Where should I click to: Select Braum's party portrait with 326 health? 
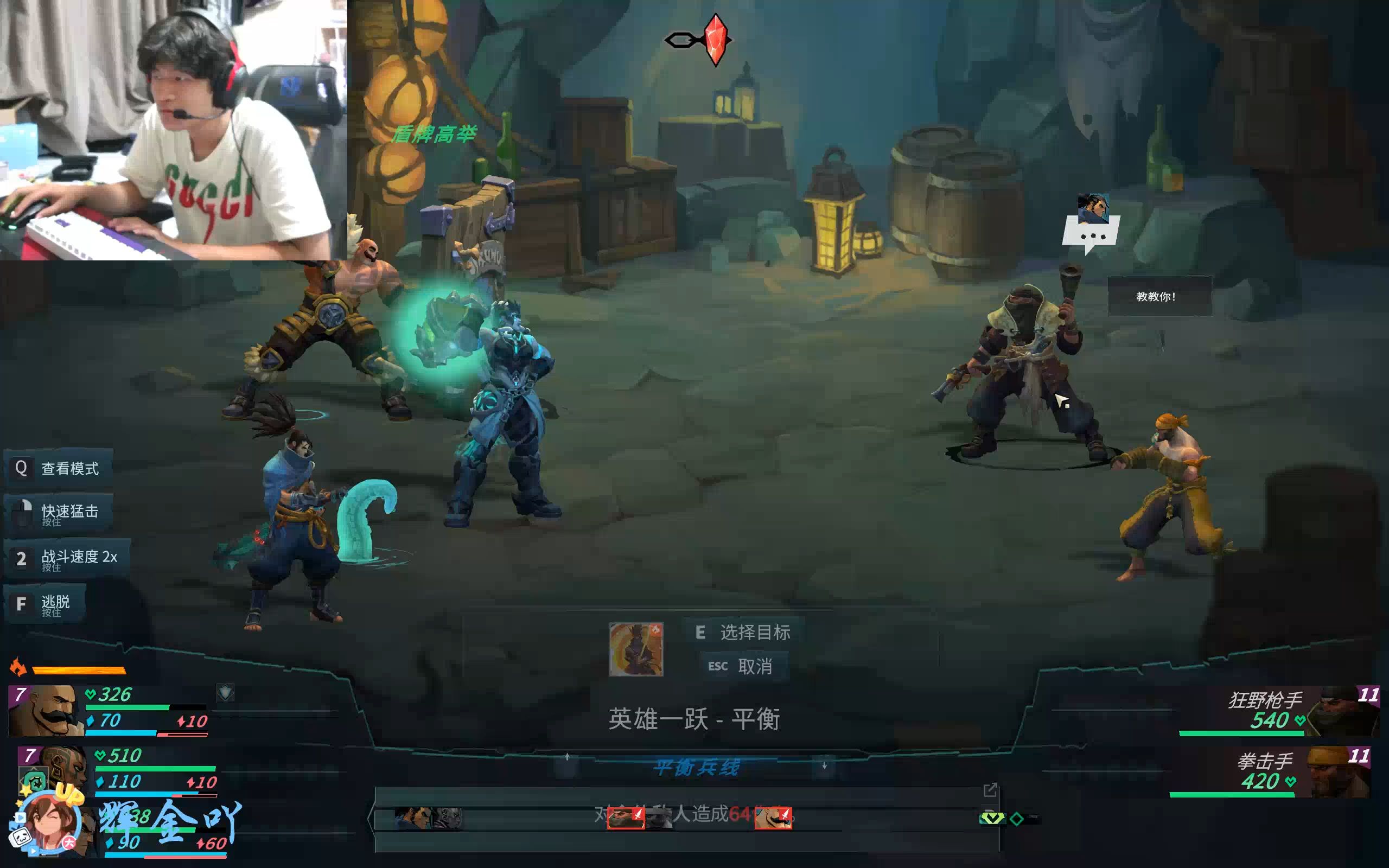point(46,710)
